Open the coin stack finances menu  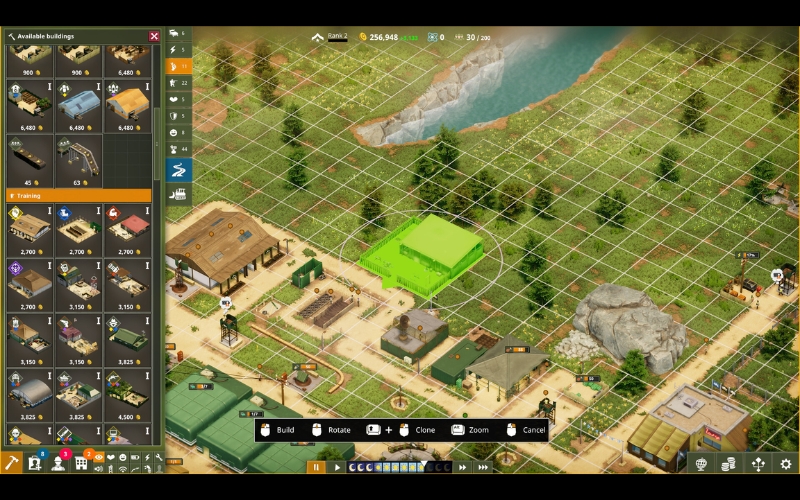point(729,464)
